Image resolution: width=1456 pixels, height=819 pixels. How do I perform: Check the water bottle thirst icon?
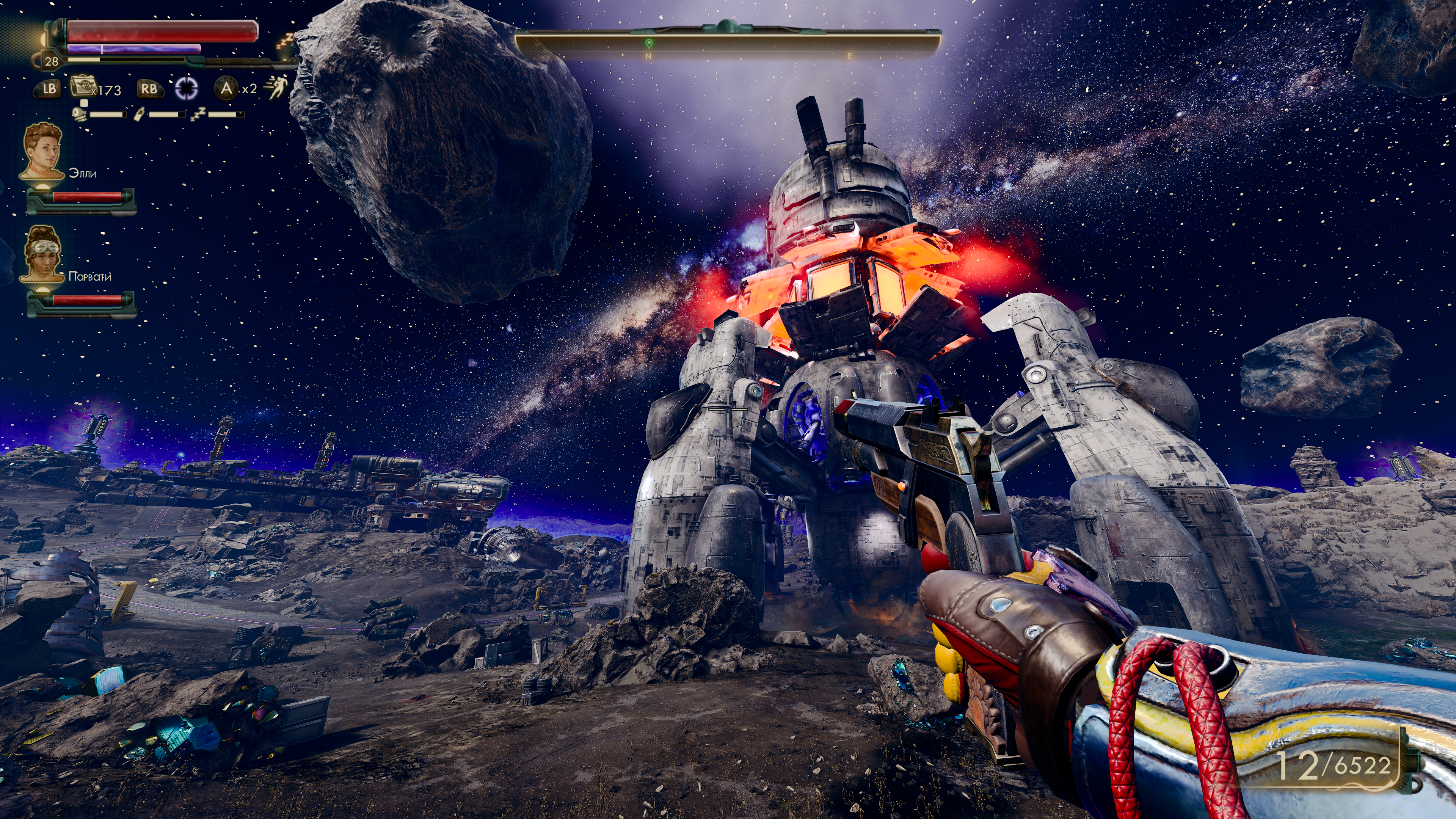pyautogui.click(x=138, y=115)
